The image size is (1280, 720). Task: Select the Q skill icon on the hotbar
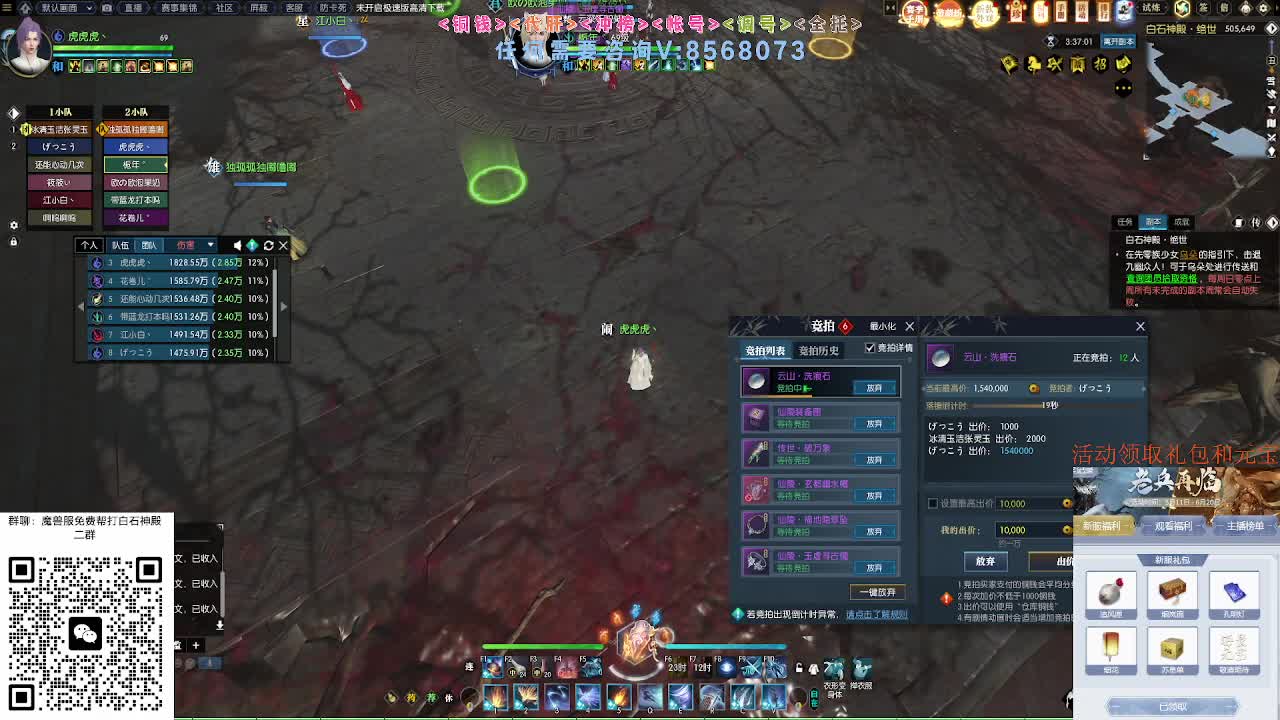[650, 697]
